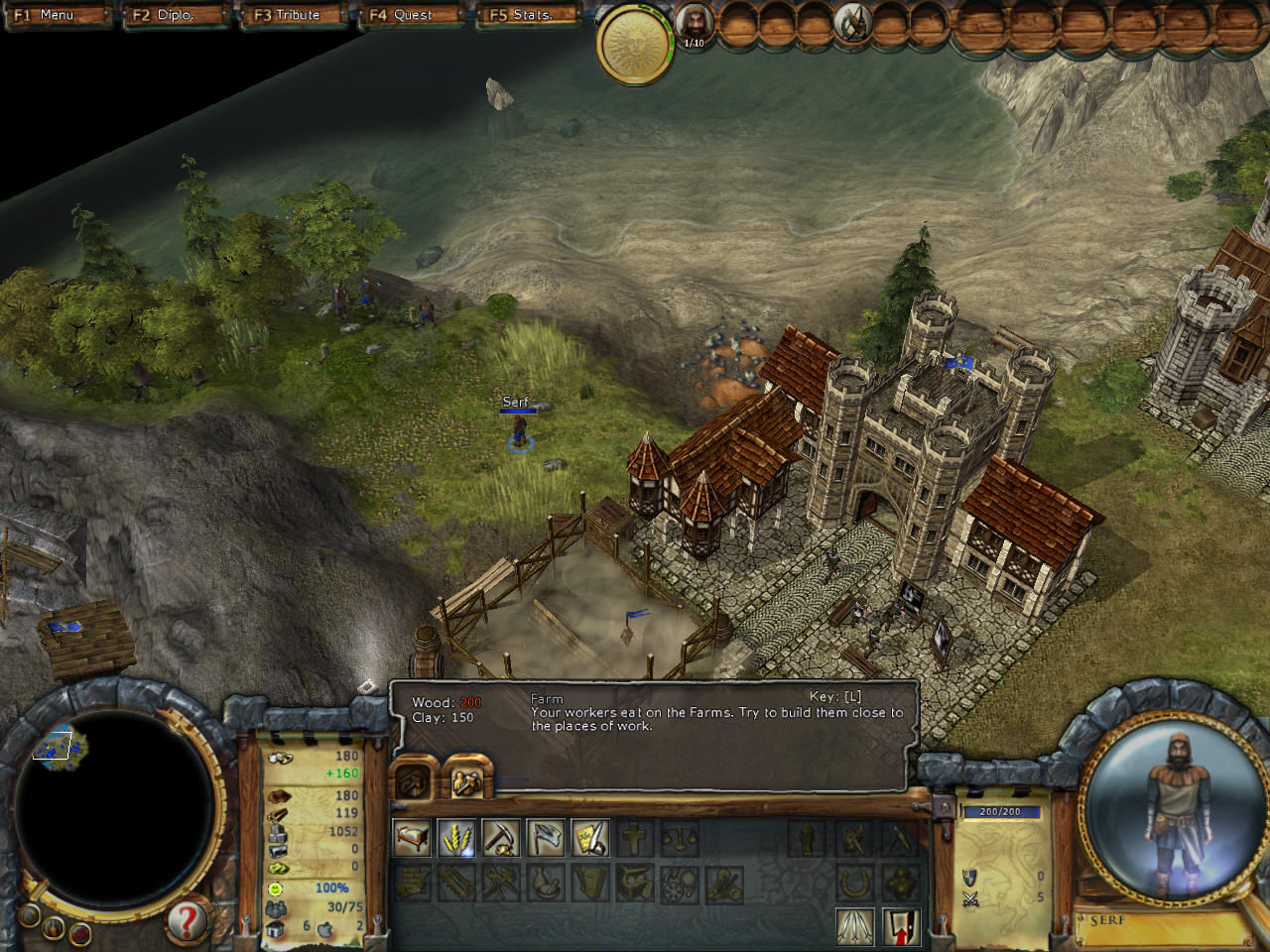Click the horseshoe icon on the right panel
The image size is (1270, 952).
click(x=854, y=883)
